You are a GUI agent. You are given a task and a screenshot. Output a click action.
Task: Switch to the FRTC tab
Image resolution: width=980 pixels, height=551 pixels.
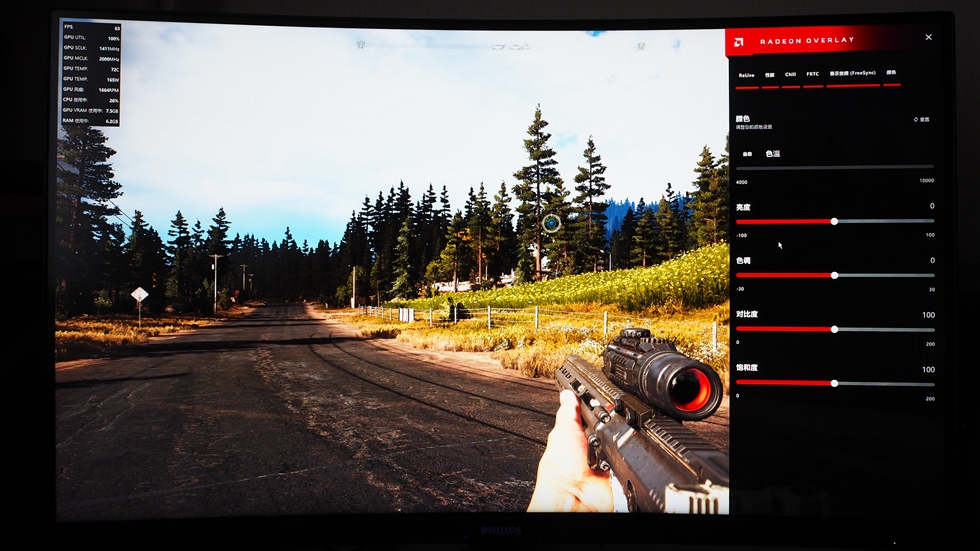pos(813,74)
